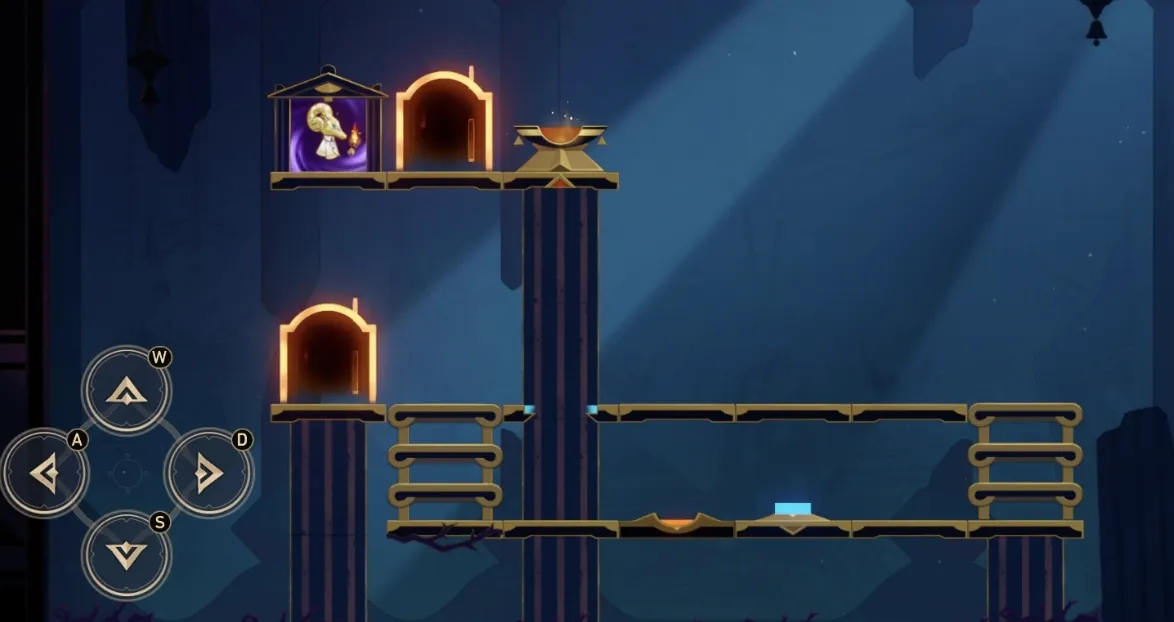The image size is (1174, 622).
Task: Tap the left arrow directional button
Action: tap(44, 473)
